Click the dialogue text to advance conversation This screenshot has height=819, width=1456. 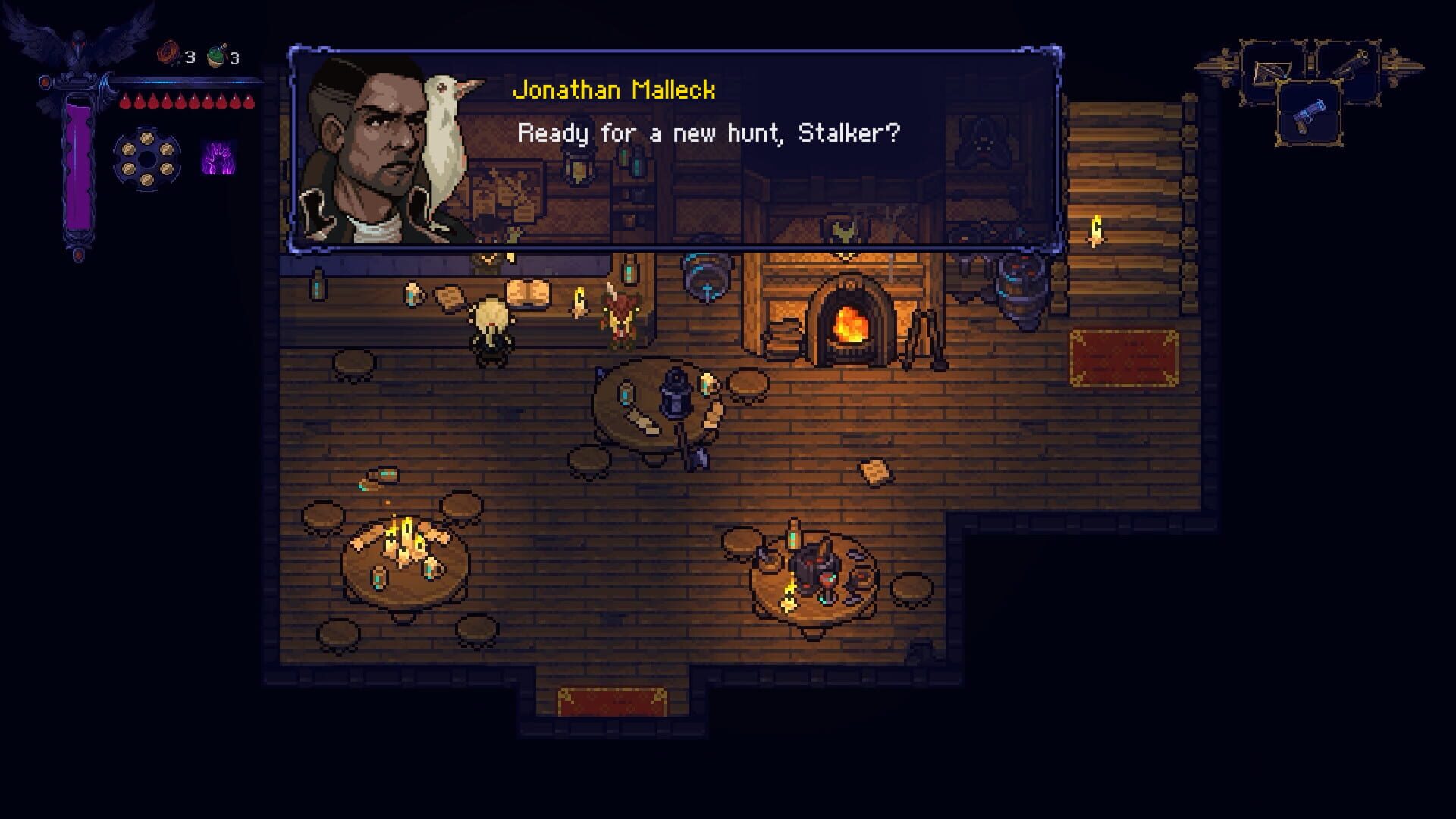(x=709, y=135)
